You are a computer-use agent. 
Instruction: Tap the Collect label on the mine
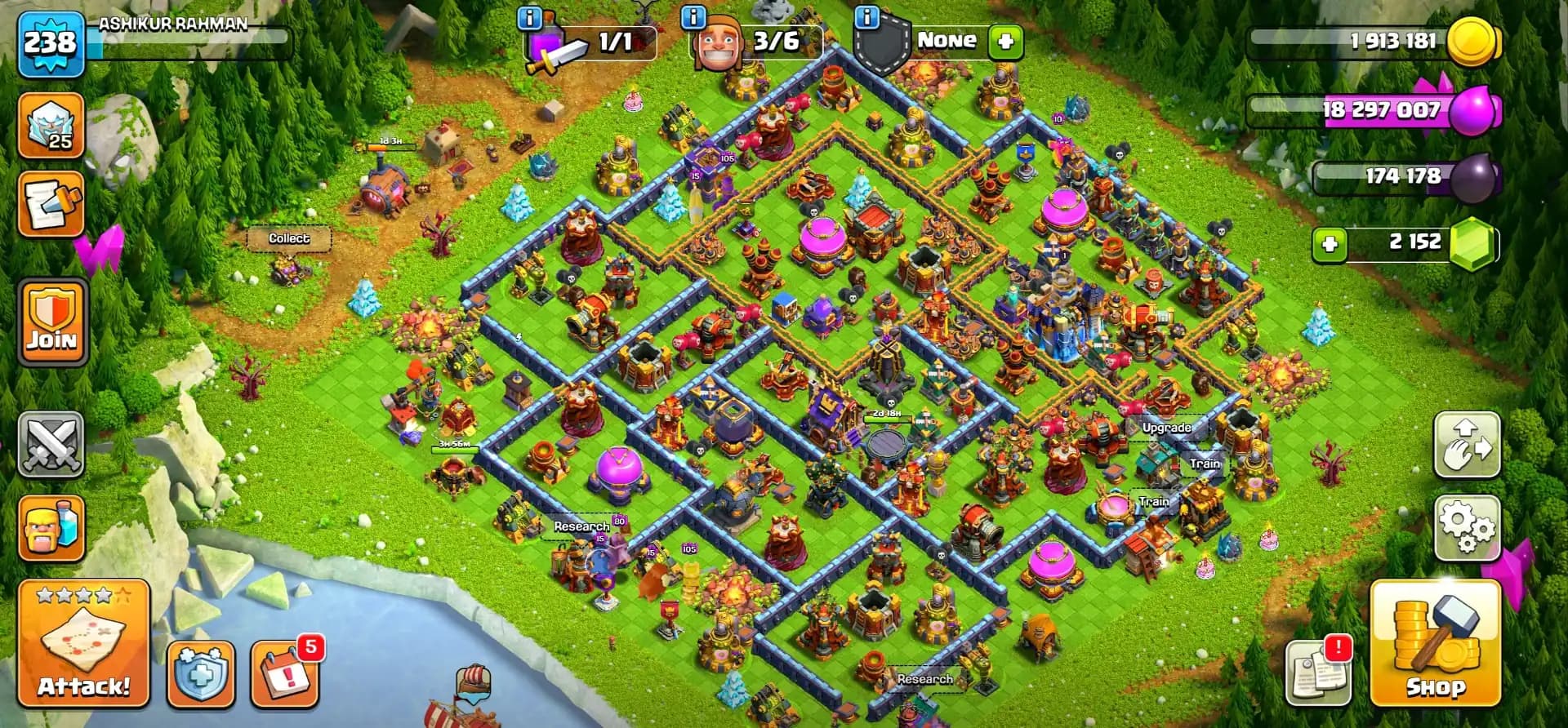click(x=290, y=238)
